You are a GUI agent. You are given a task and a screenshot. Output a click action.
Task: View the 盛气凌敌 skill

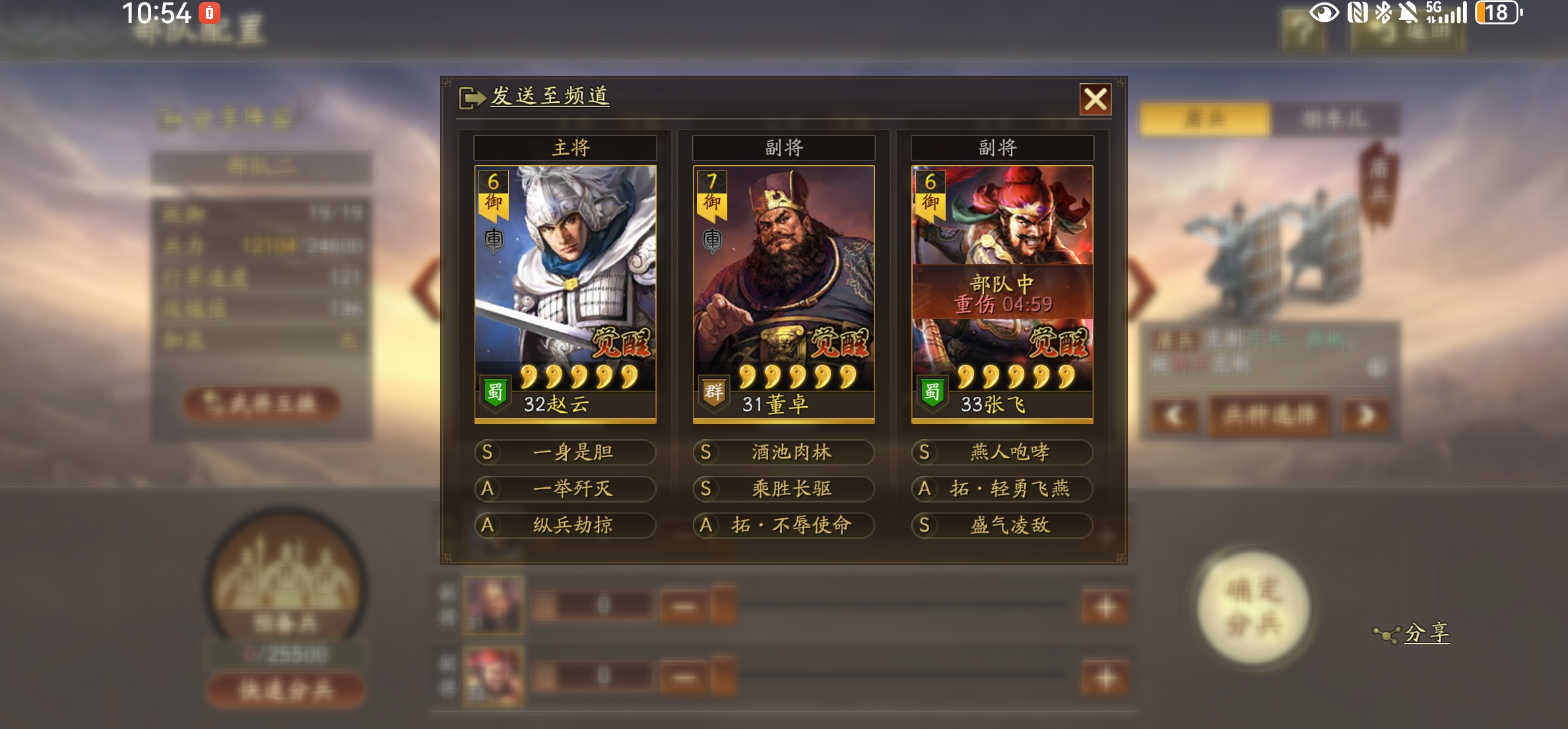[x=1002, y=526]
